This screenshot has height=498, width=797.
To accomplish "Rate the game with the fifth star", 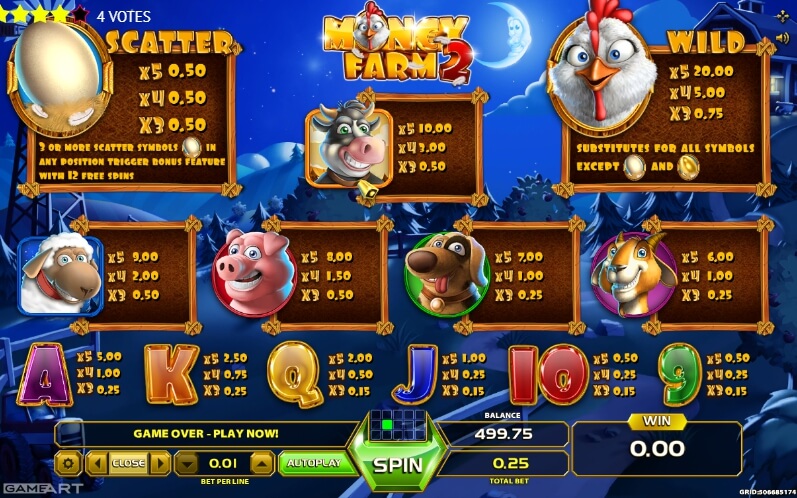I will coord(82,14).
